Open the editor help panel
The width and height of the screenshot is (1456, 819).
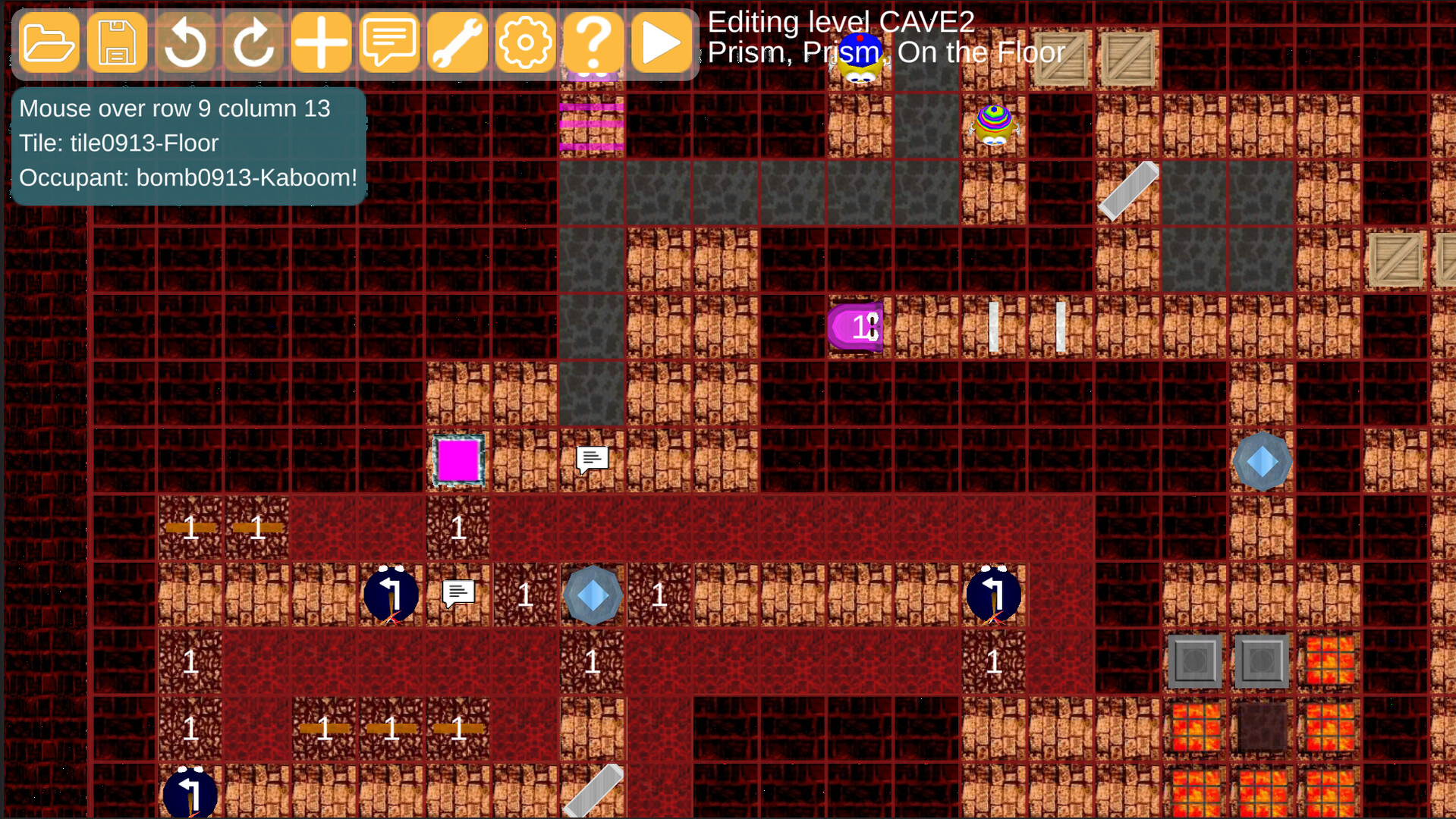(x=594, y=42)
